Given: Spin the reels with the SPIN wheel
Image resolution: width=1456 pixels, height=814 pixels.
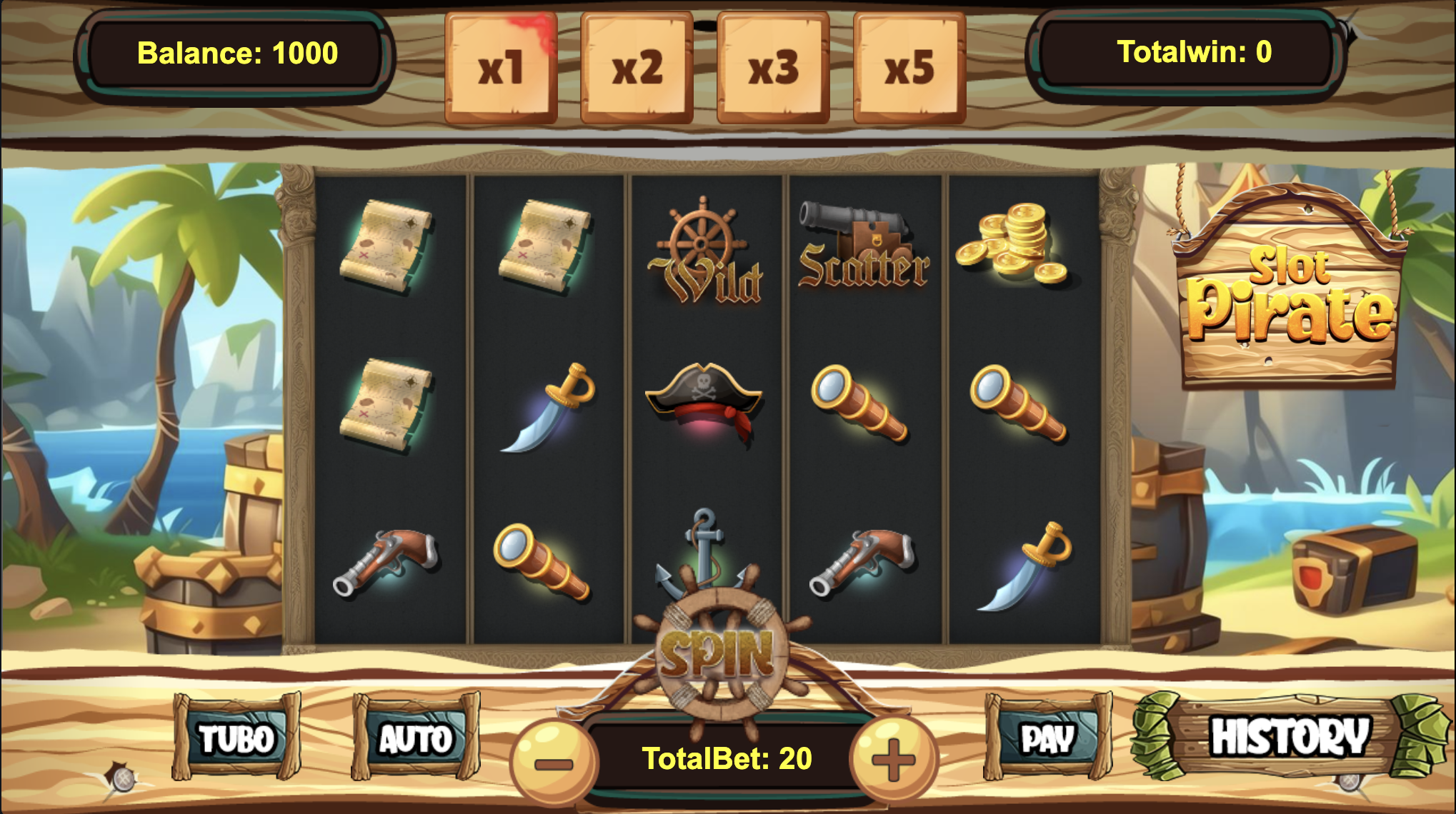Looking at the screenshot, I should coord(718,653).
